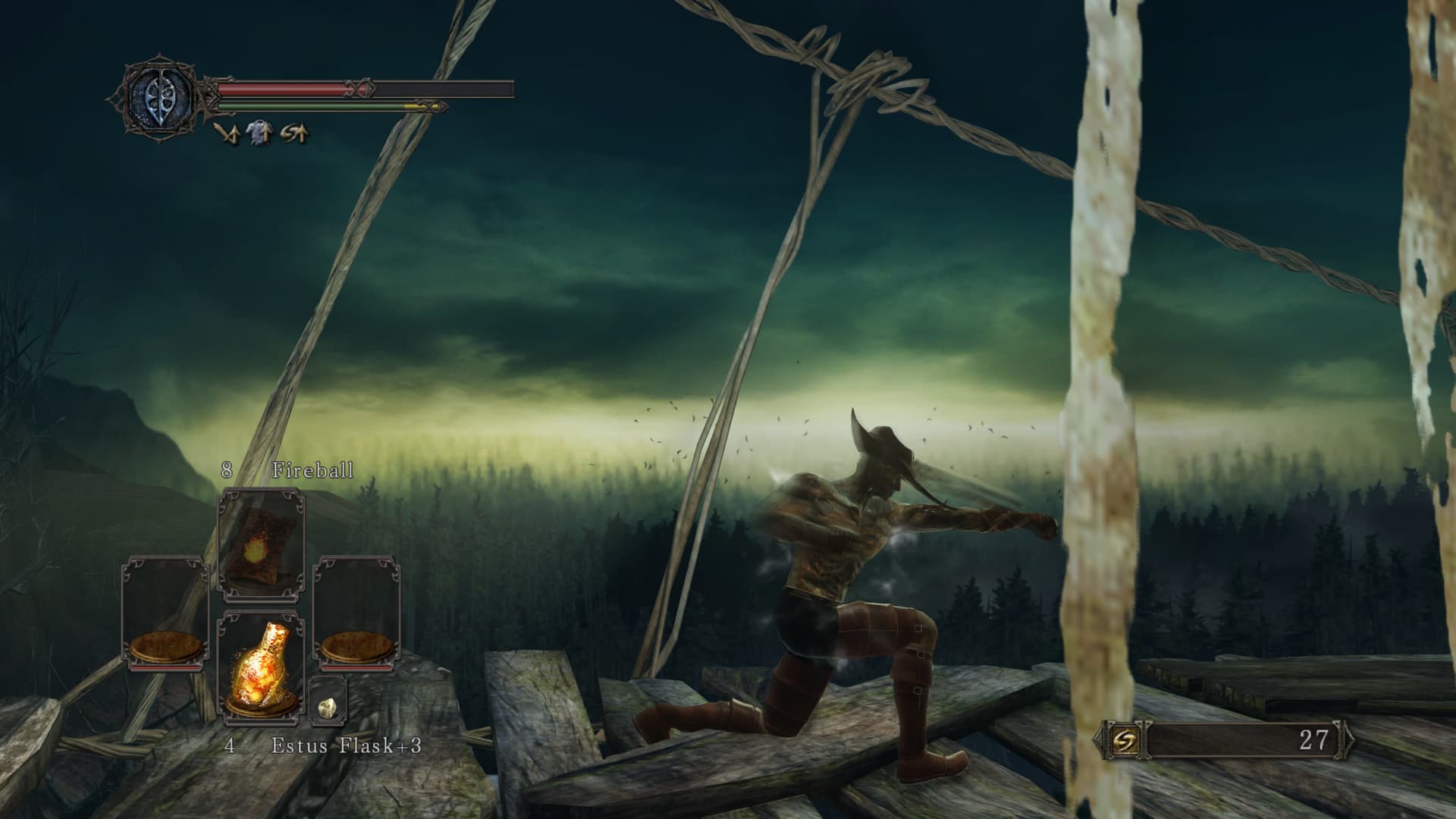Inspect the sword-with-arrow attack buff icon
The width and height of the screenshot is (1456, 819).
coord(224,133)
